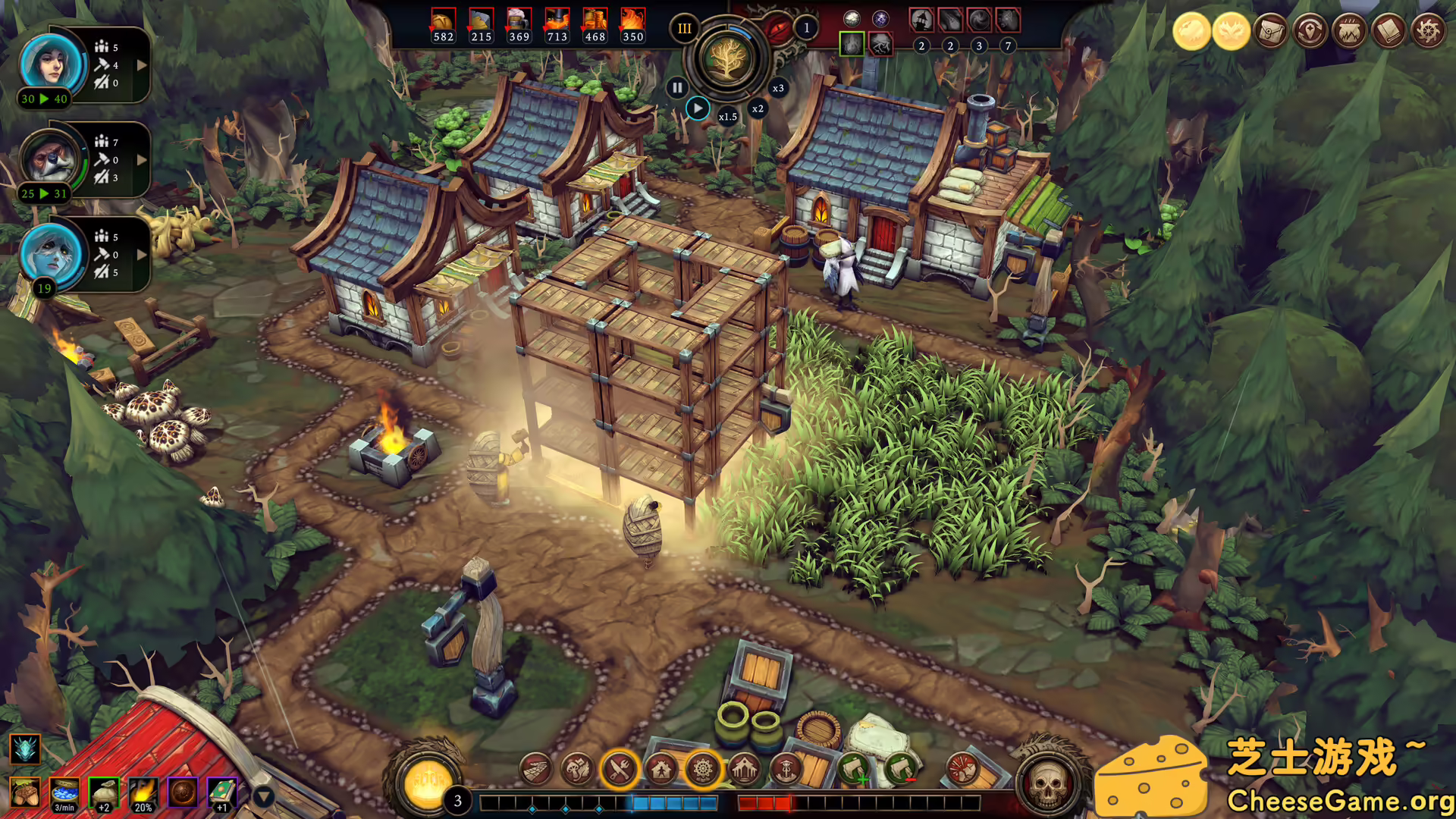
Task: Open the mushroom gathering camps build category
Action: pos(578,770)
